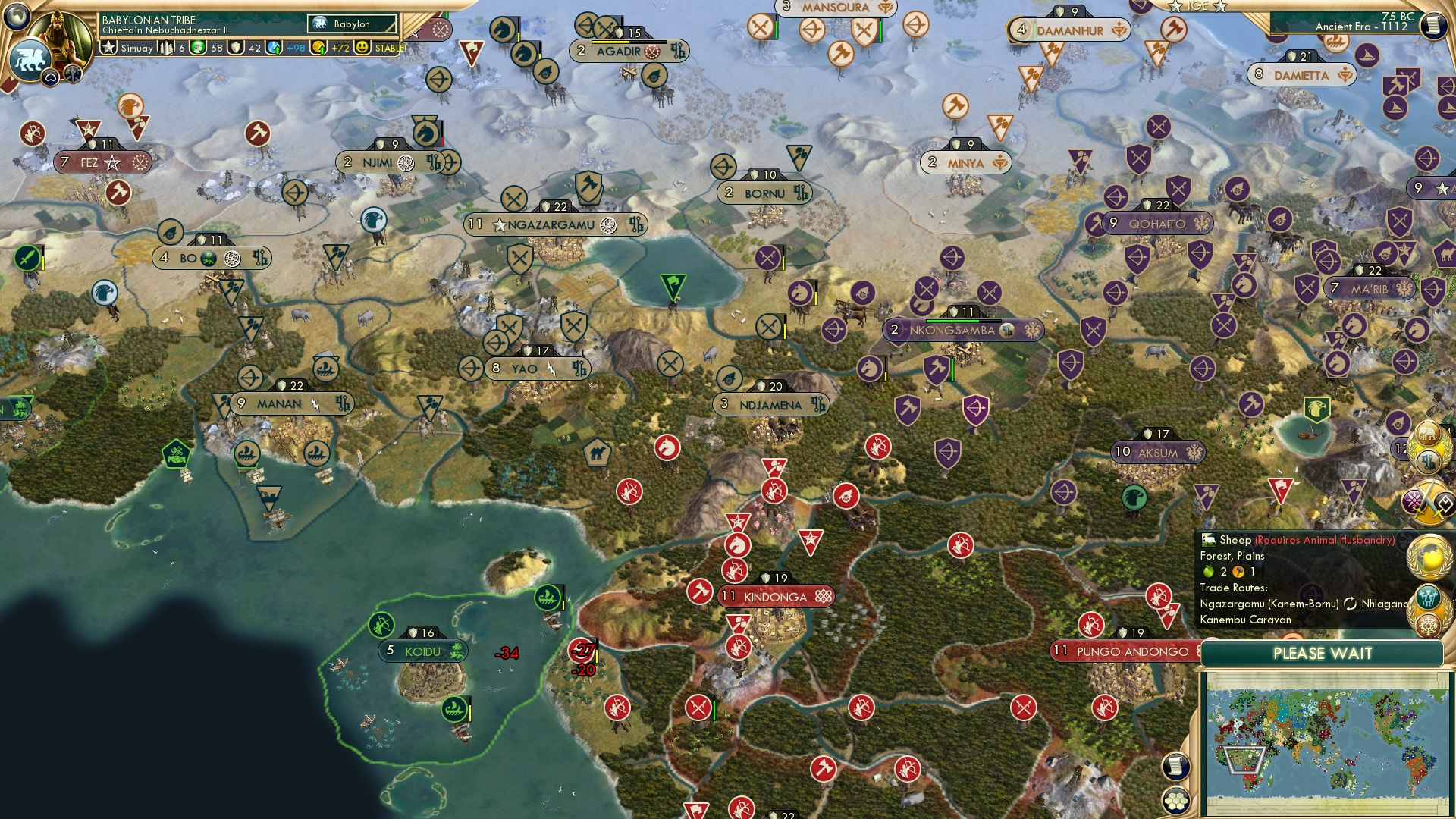
Task: Toggle strategic view with the hexagon icon
Action: (x=1175, y=799)
